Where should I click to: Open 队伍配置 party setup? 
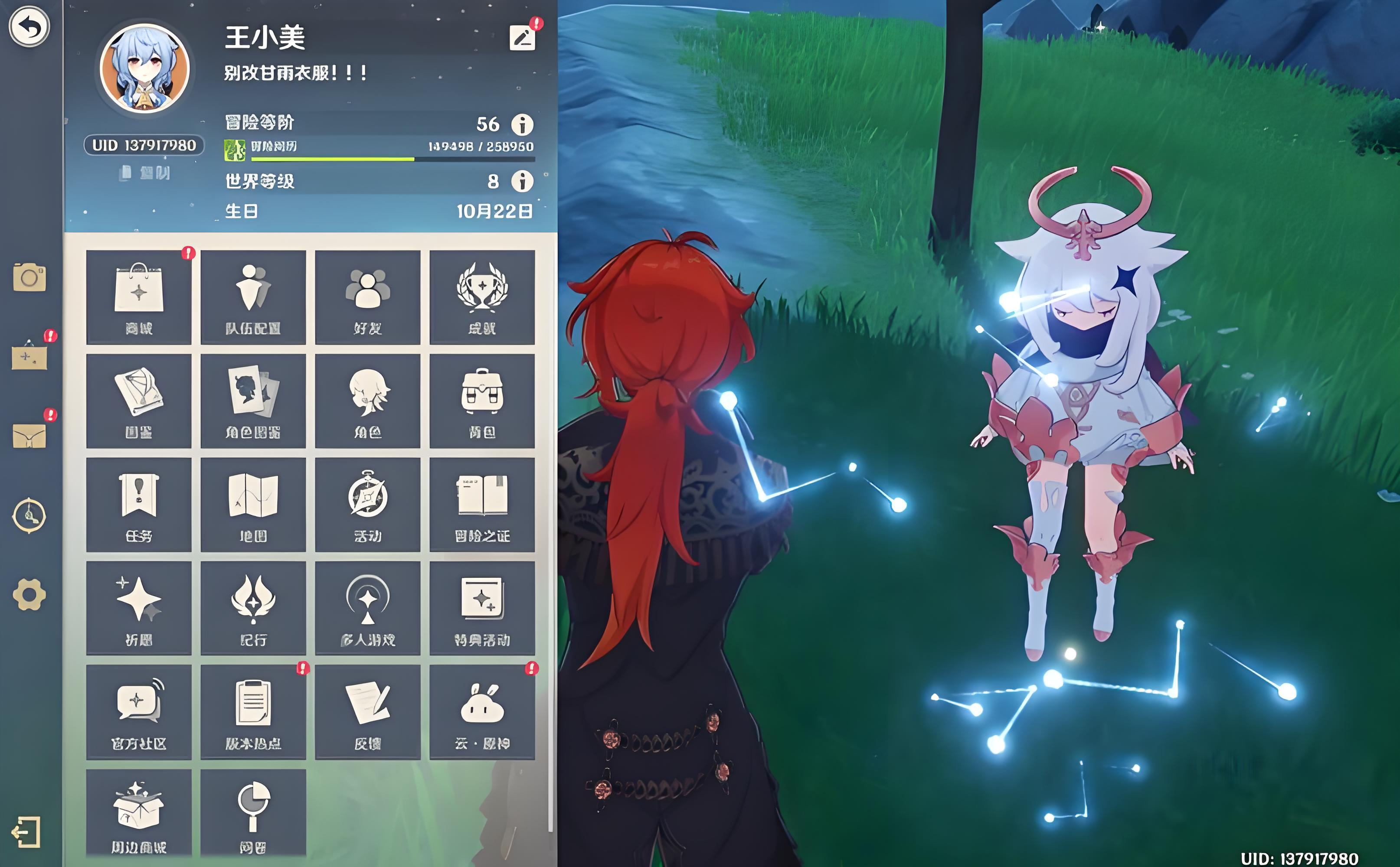click(253, 297)
